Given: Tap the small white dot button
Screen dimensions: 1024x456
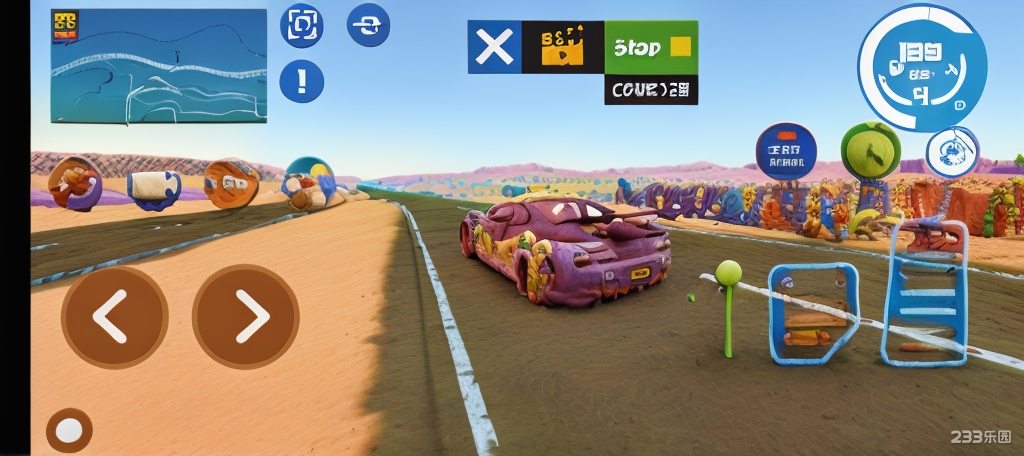Looking at the screenshot, I should click(x=69, y=430).
